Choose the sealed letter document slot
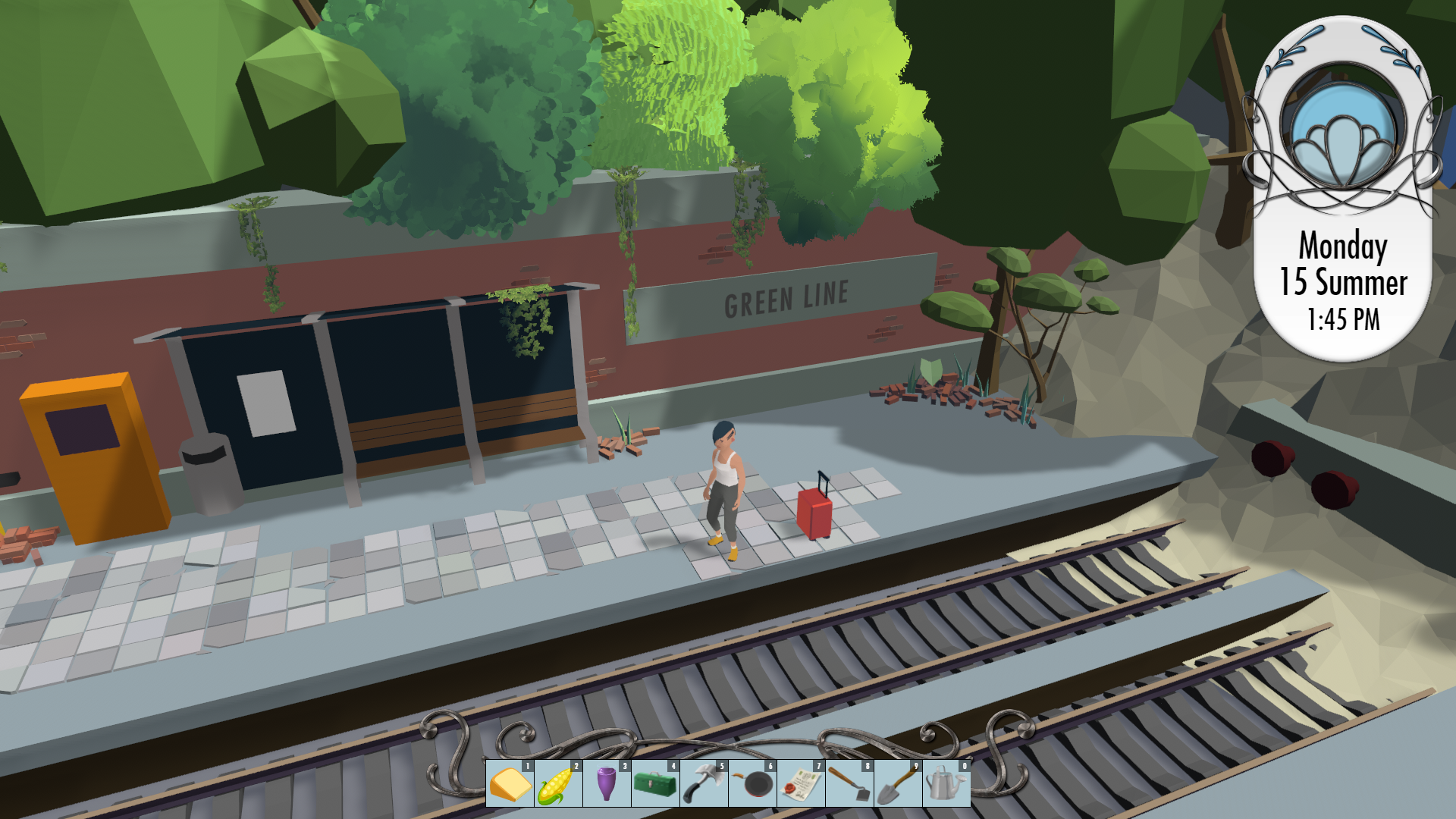The width and height of the screenshot is (1456, 819). tap(801, 783)
